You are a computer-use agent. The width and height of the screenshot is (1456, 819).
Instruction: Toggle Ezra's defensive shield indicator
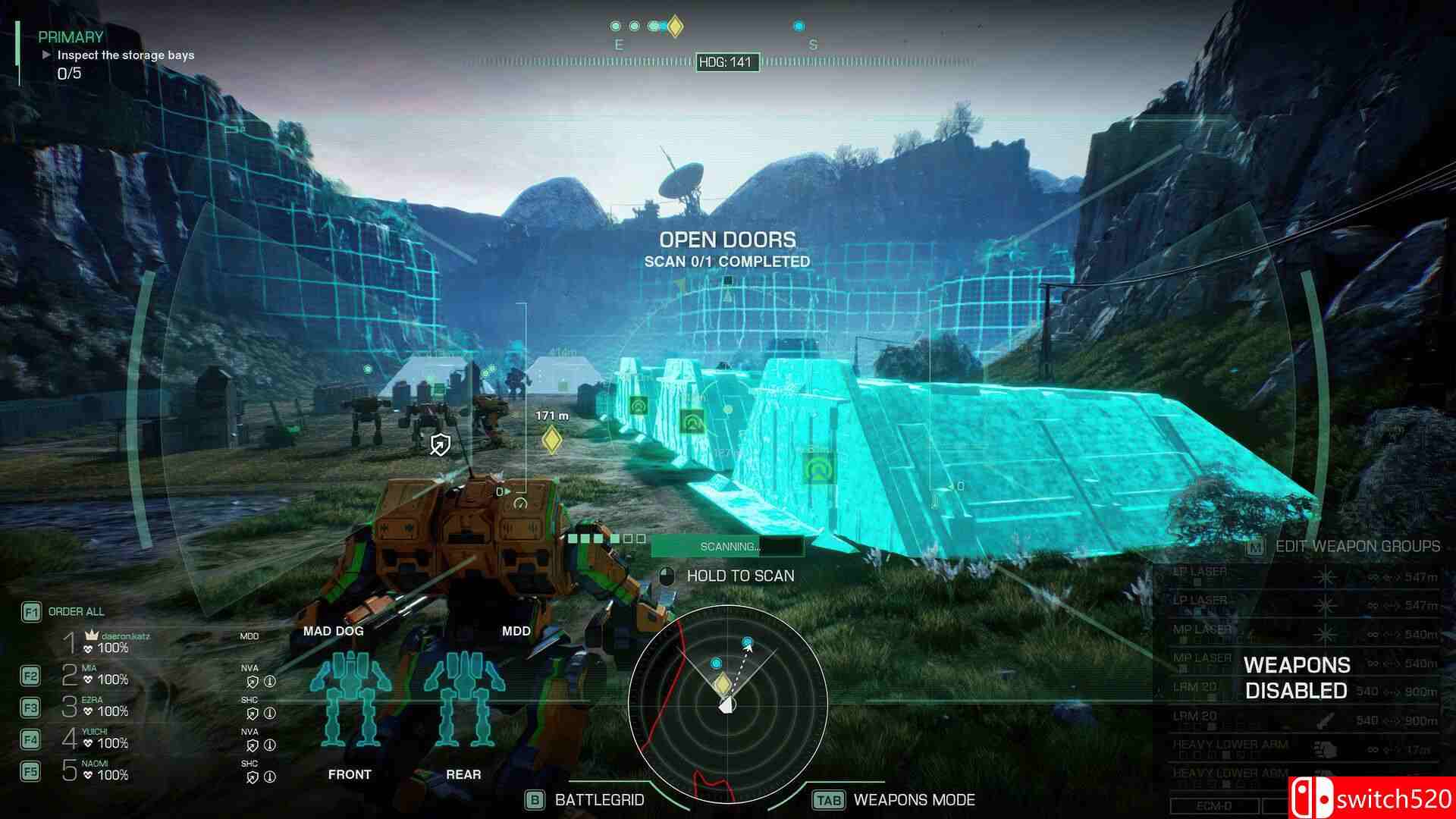tap(253, 712)
